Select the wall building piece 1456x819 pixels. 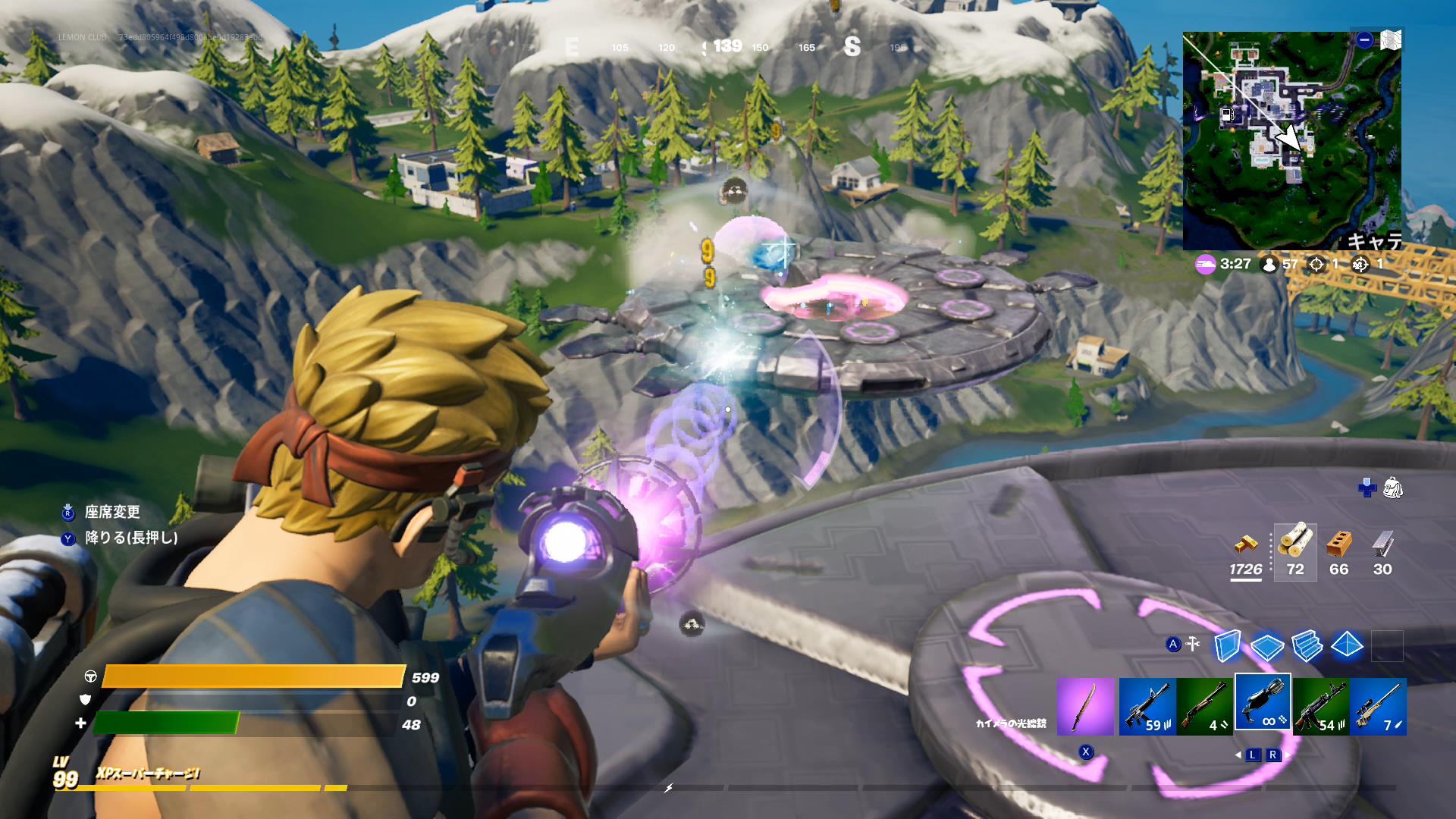[1226, 646]
